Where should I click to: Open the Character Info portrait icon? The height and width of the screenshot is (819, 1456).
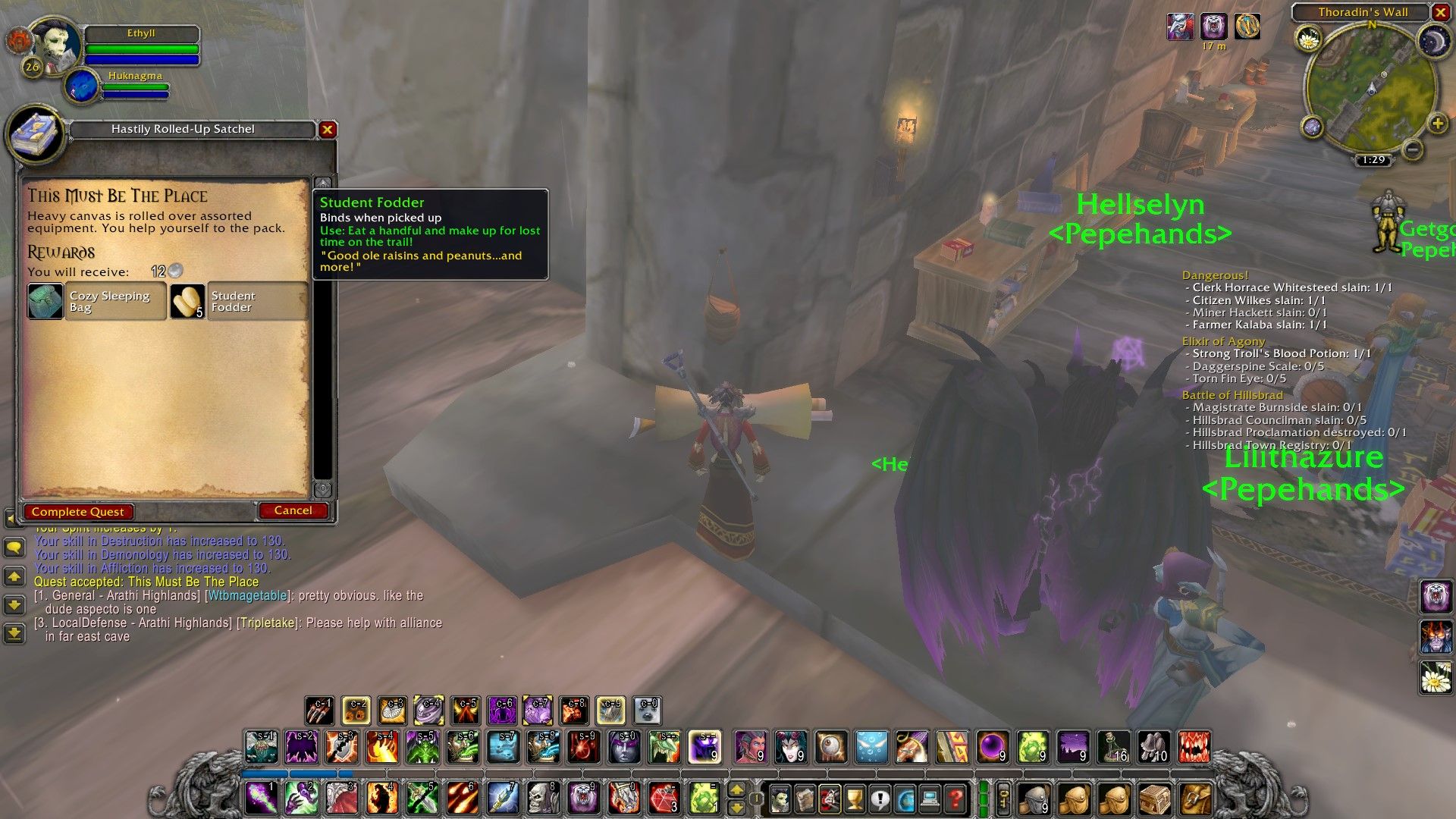(779, 799)
